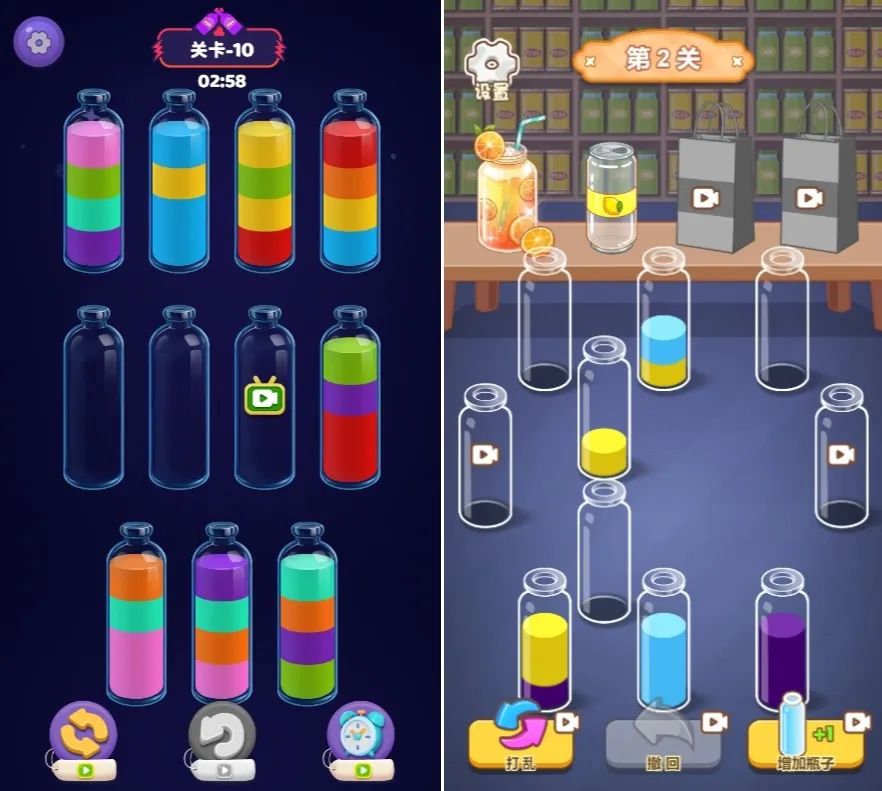Select the orange, teal and pink bottle
882x791 pixels.
point(137,615)
